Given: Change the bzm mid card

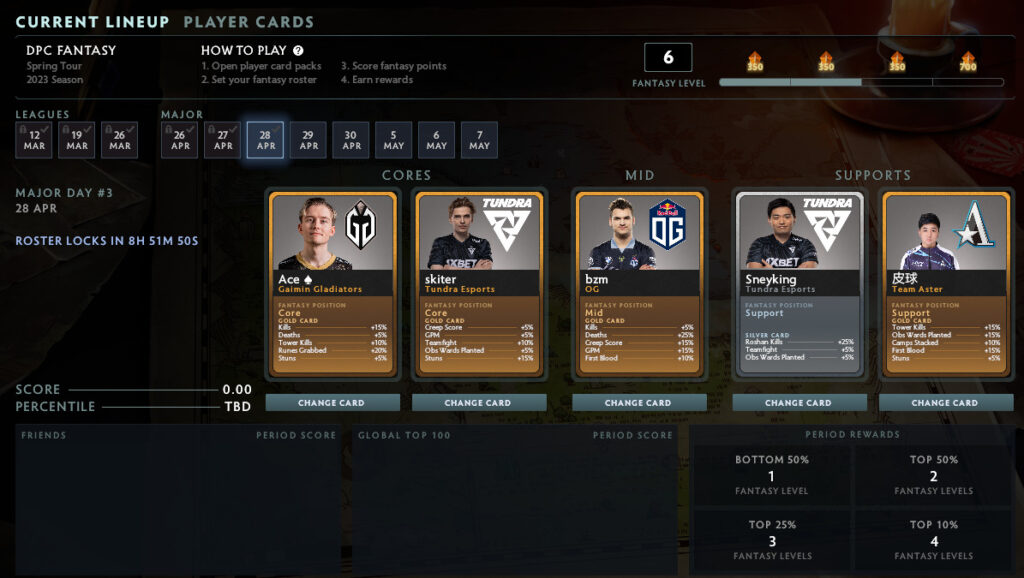Looking at the screenshot, I should click(x=638, y=403).
